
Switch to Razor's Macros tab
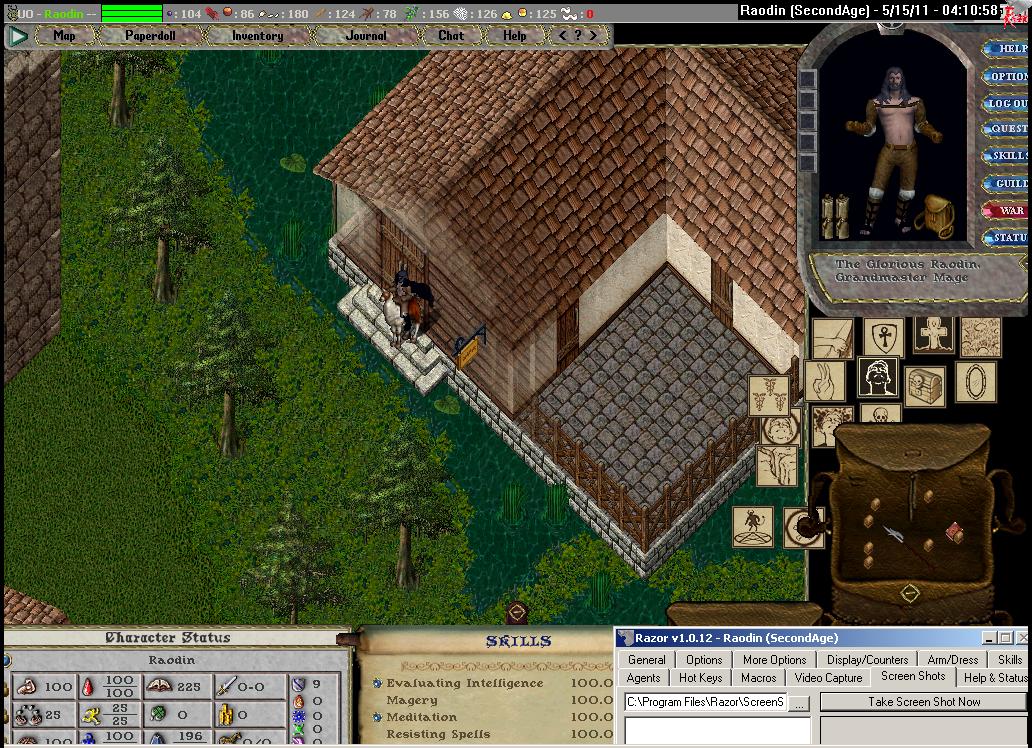click(x=758, y=678)
